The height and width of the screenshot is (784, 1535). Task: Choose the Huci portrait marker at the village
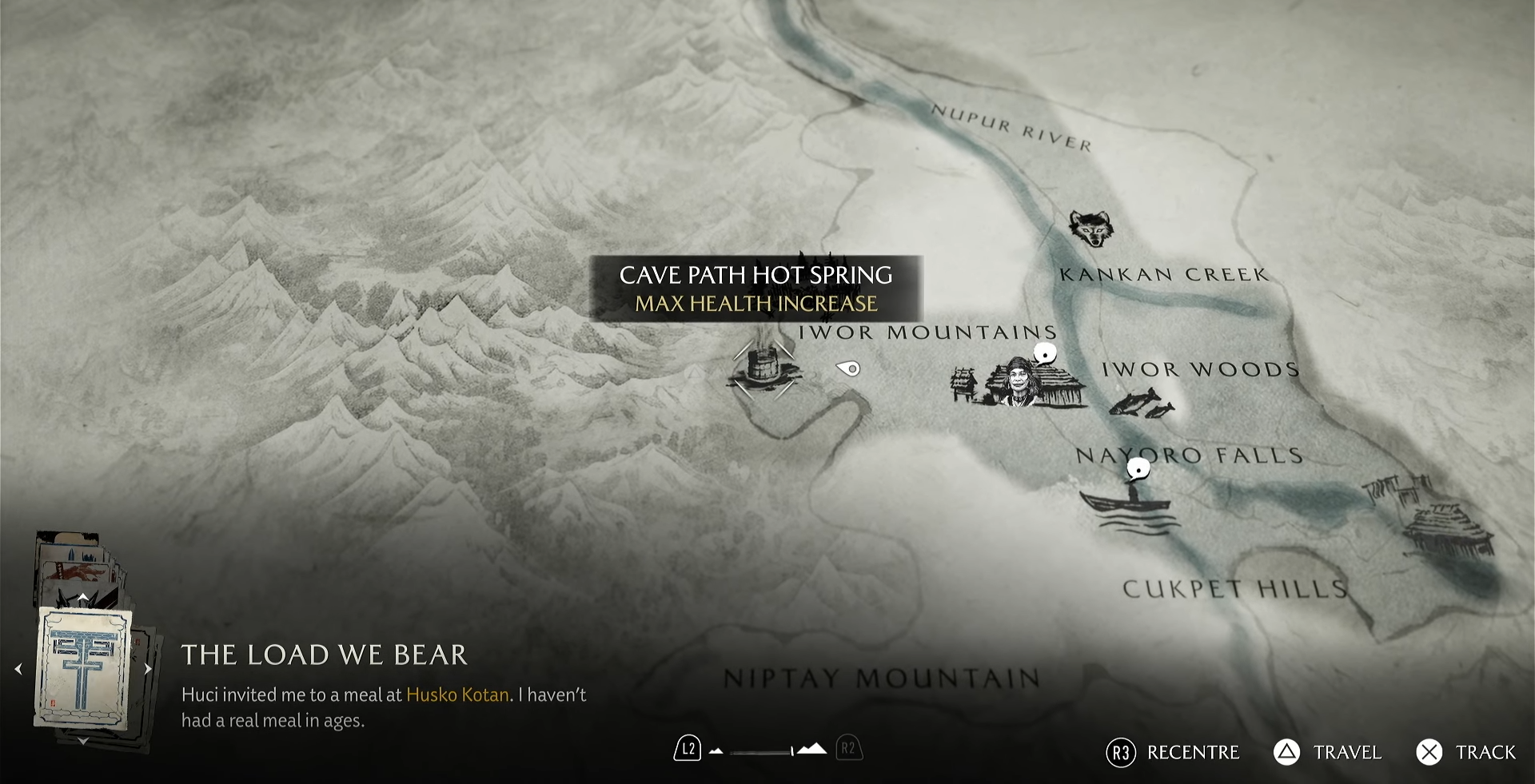coord(1018,381)
